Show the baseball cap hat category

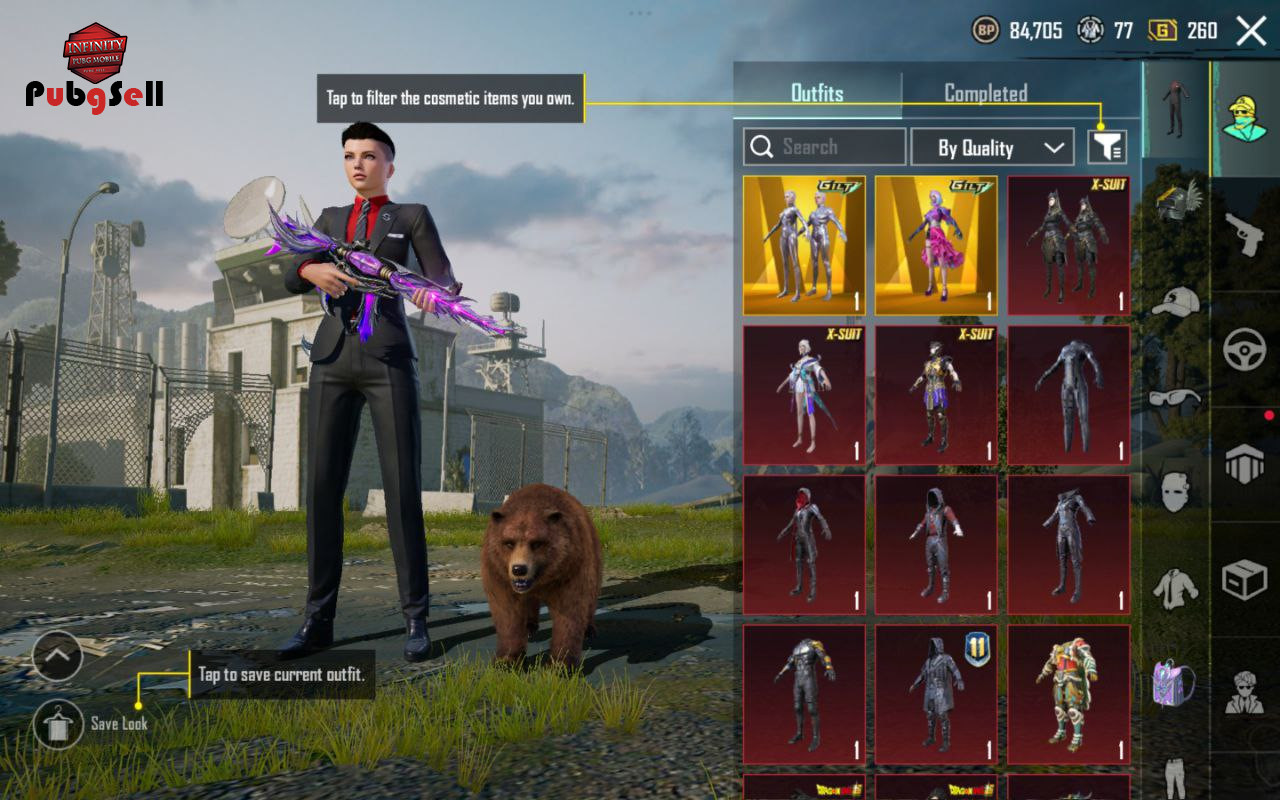1175,300
